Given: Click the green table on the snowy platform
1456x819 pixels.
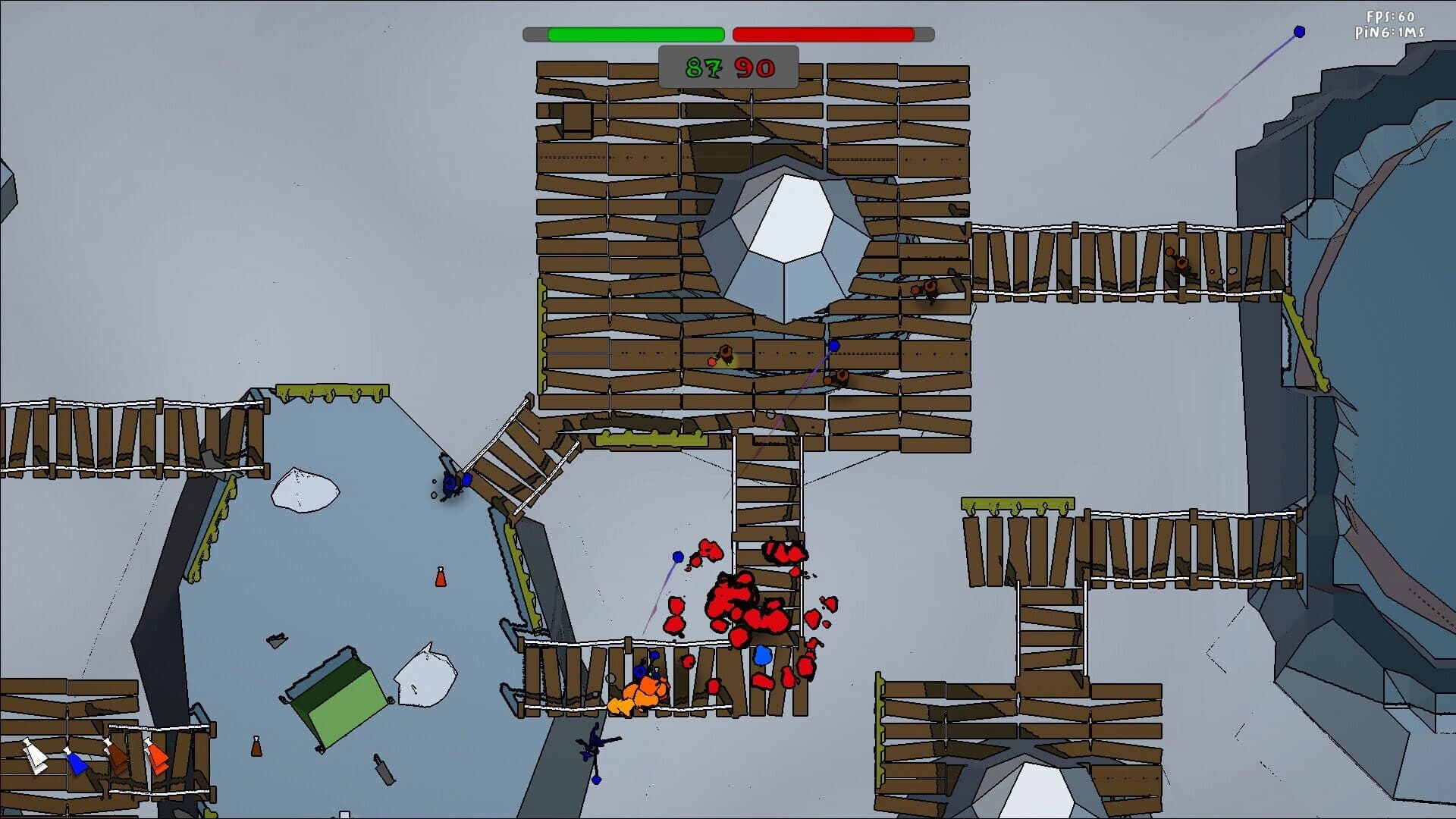Looking at the screenshot, I should click(x=337, y=701).
